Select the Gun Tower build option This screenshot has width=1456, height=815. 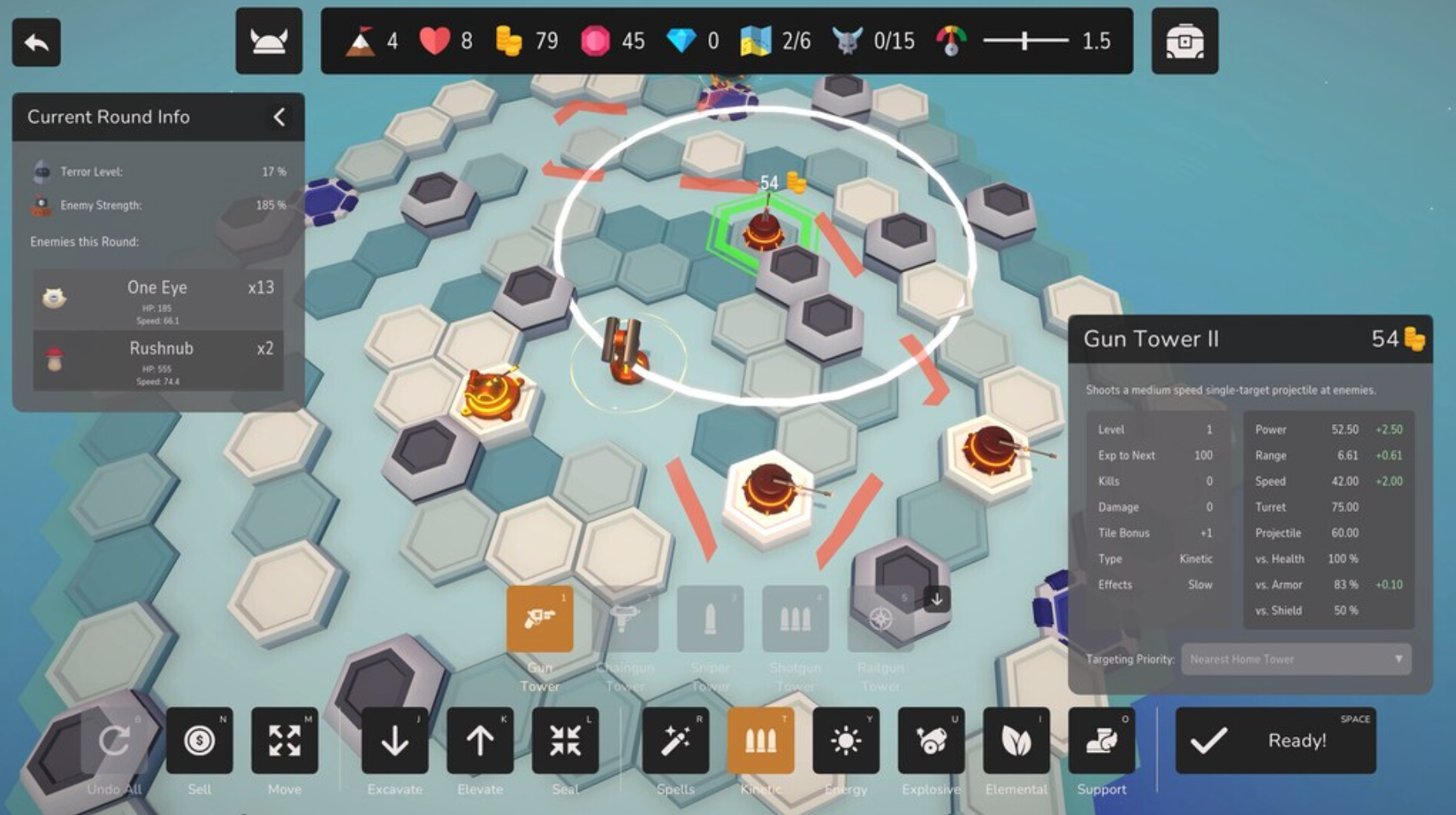(540, 619)
